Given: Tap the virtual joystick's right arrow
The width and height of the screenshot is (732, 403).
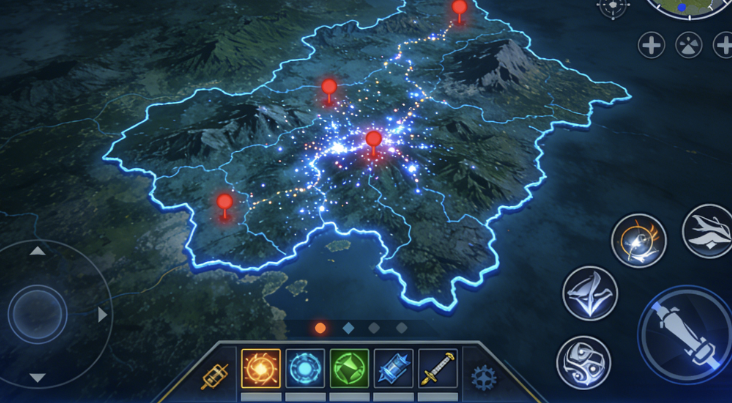Looking at the screenshot, I should (x=103, y=315).
